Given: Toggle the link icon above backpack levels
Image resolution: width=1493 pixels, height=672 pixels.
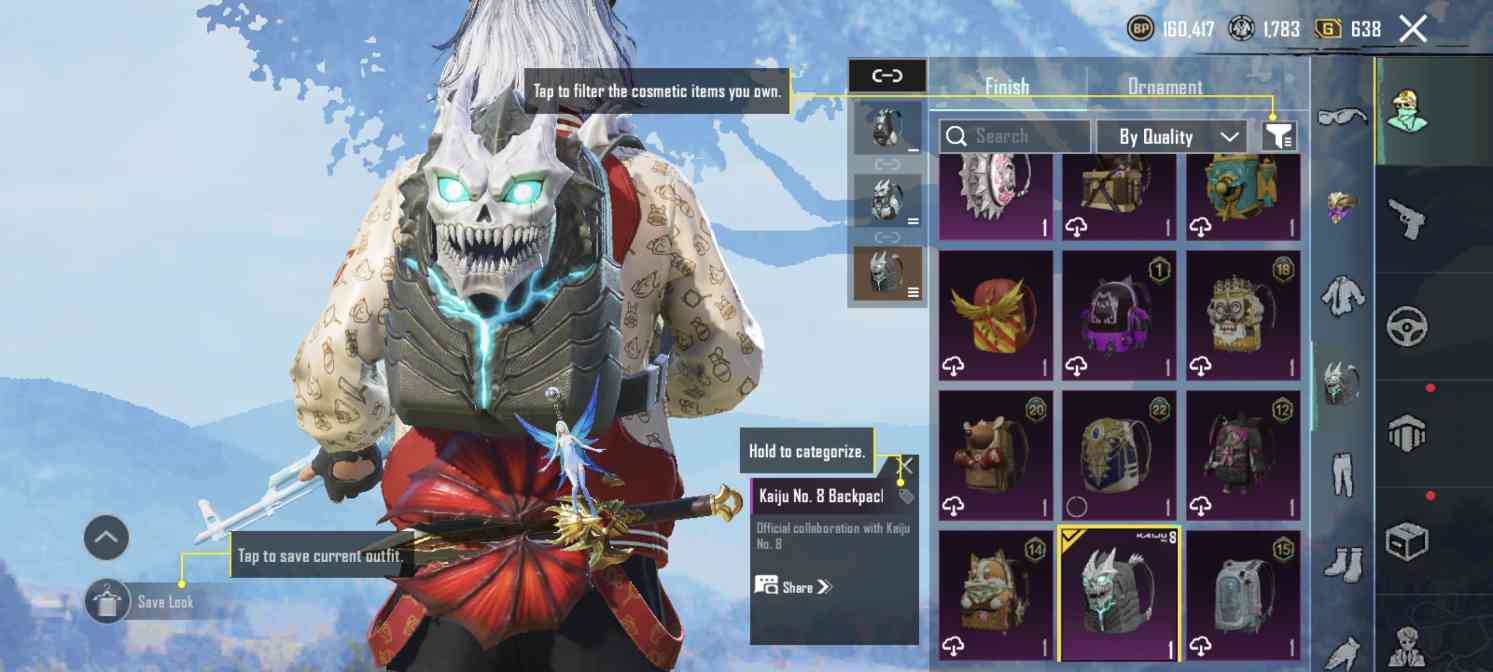Looking at the screenshot, I should (887, 76).
